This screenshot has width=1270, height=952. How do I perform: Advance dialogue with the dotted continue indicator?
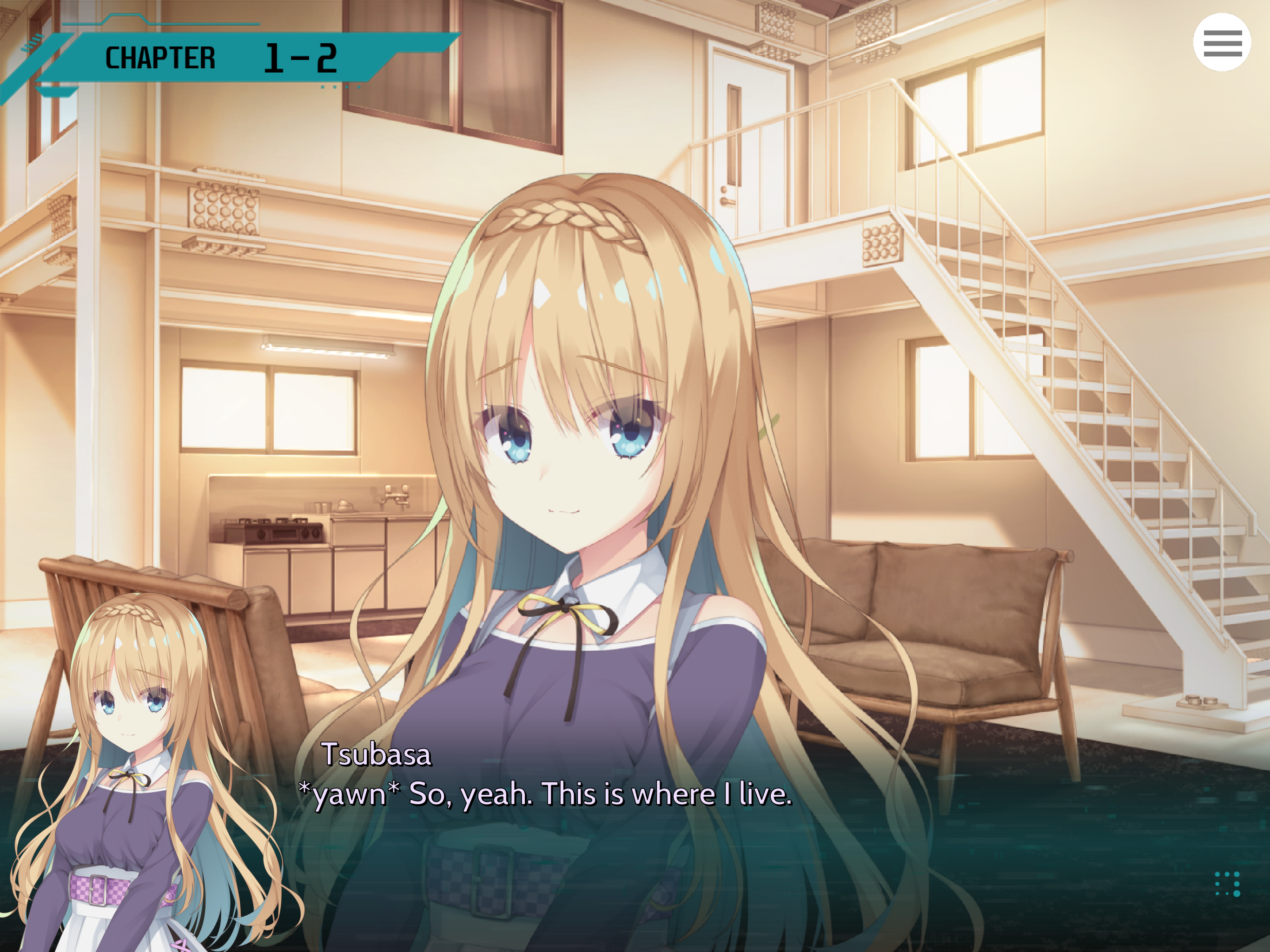pos(1228,884)
